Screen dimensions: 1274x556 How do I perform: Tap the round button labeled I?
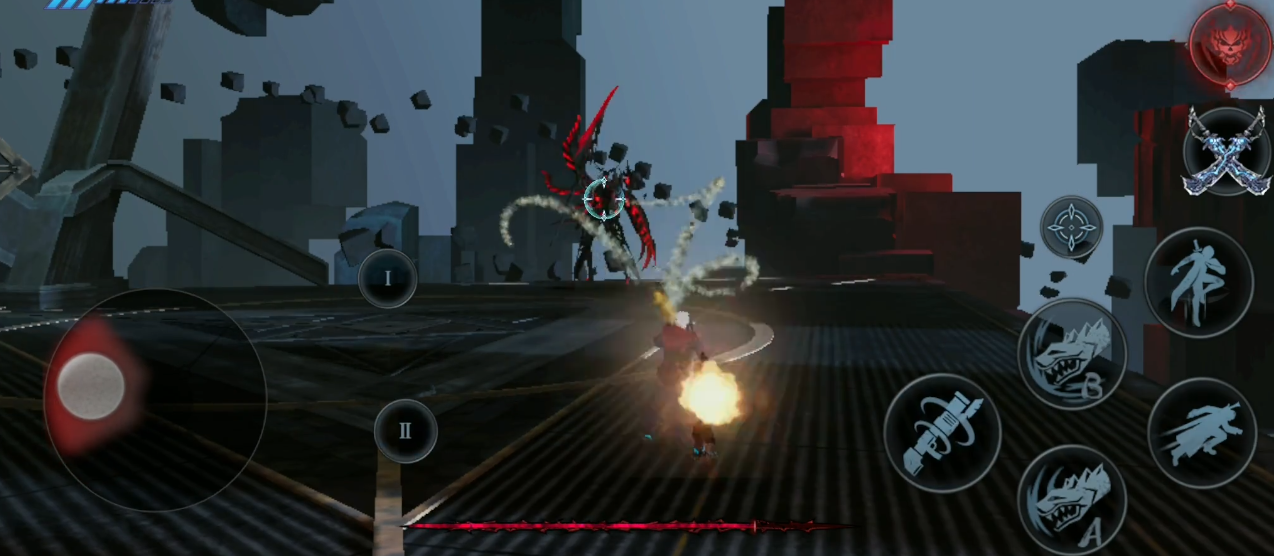click(388, 278)
